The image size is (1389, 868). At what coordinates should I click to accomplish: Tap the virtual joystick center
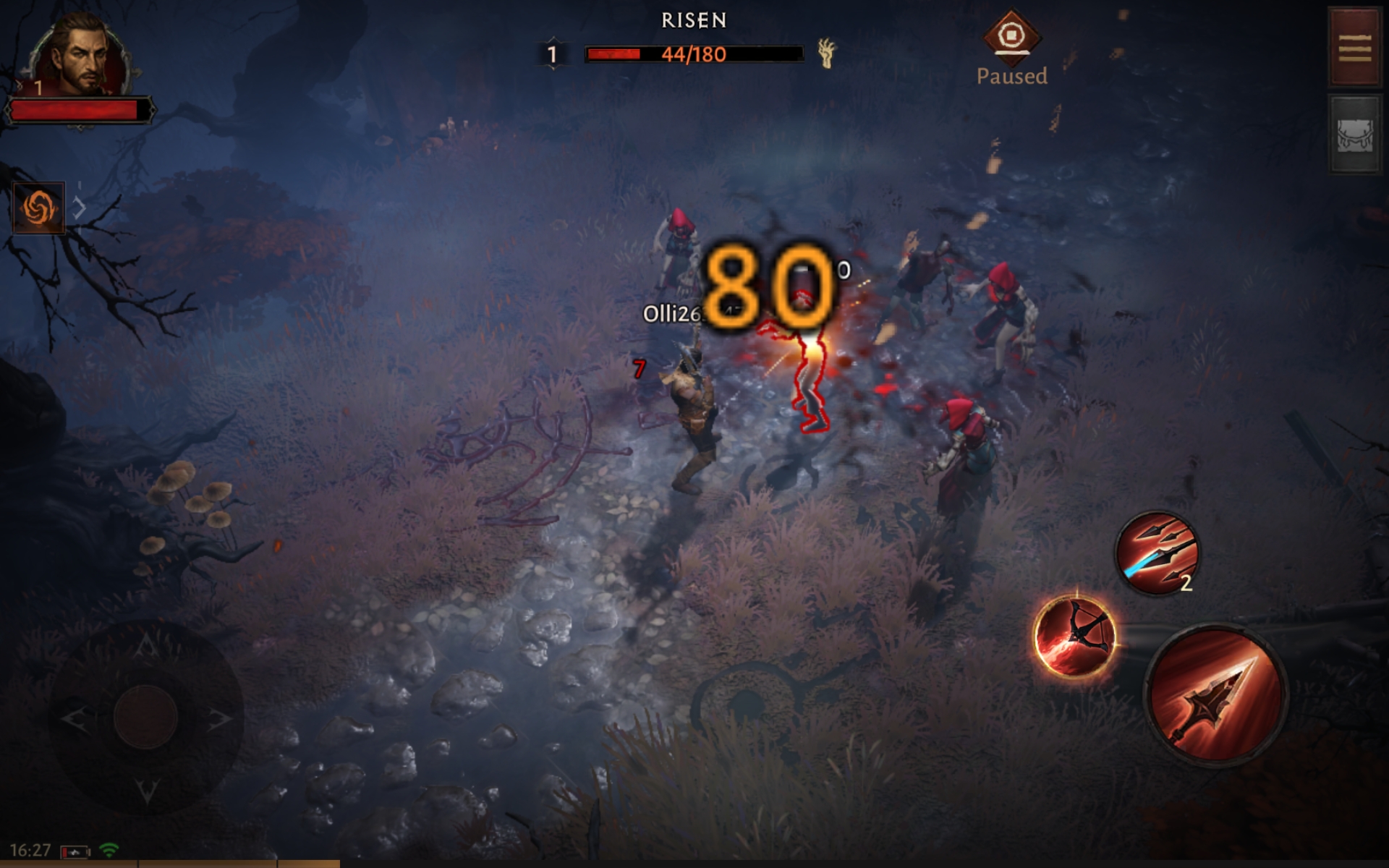point(145,716)
